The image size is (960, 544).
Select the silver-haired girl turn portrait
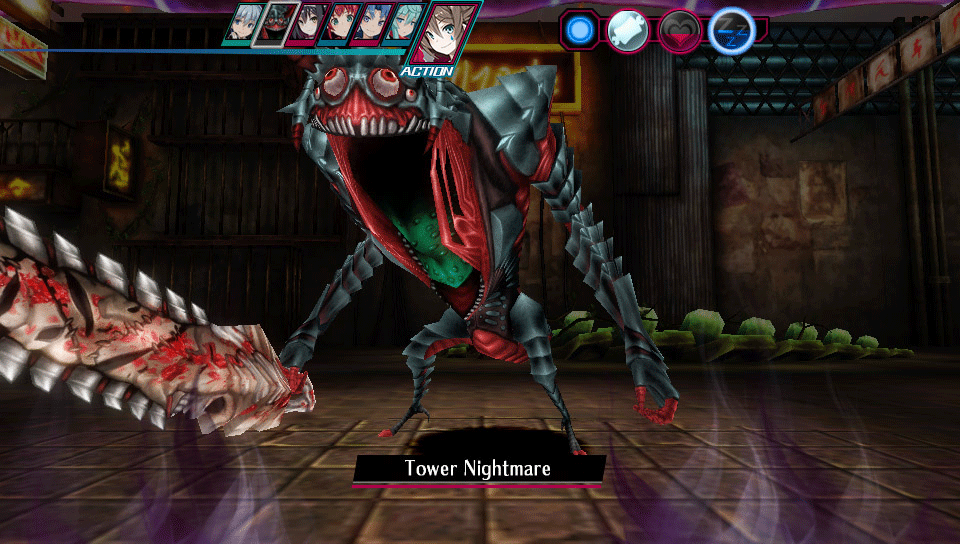[242, 24]
